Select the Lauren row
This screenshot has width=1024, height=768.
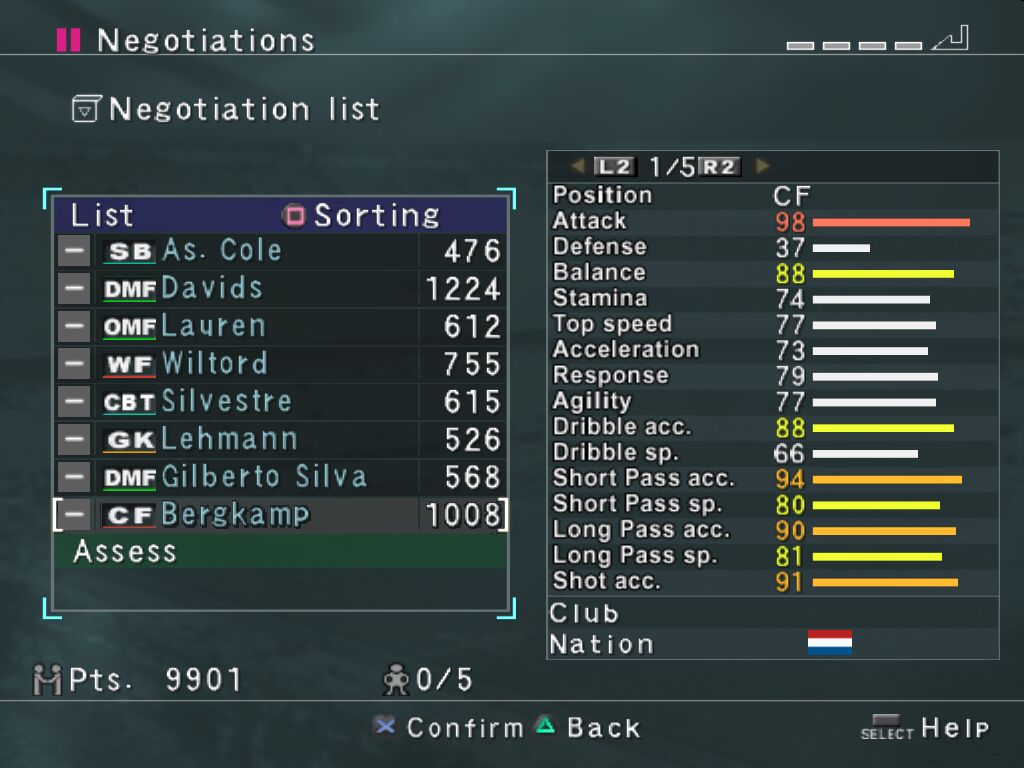280,326
